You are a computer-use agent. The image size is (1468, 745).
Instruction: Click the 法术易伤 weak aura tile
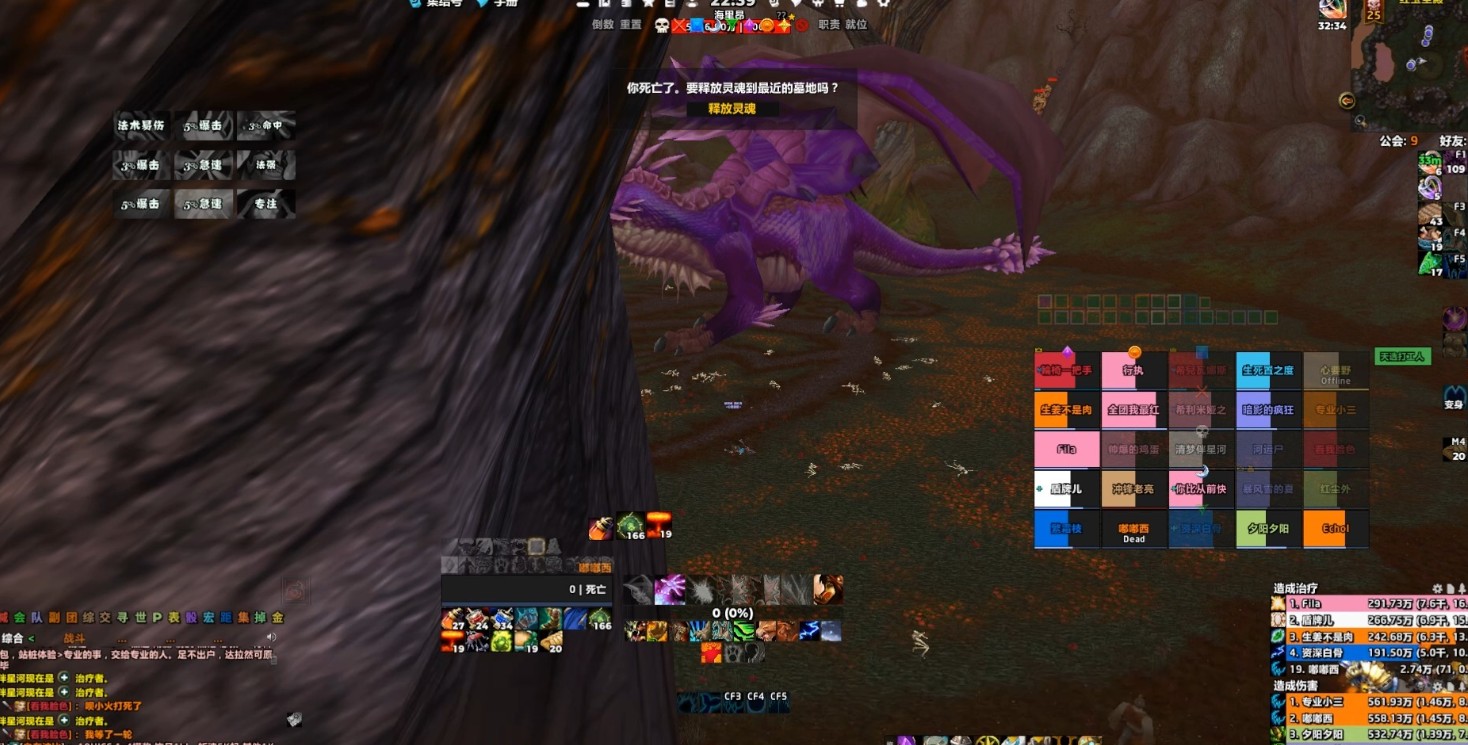140,126
